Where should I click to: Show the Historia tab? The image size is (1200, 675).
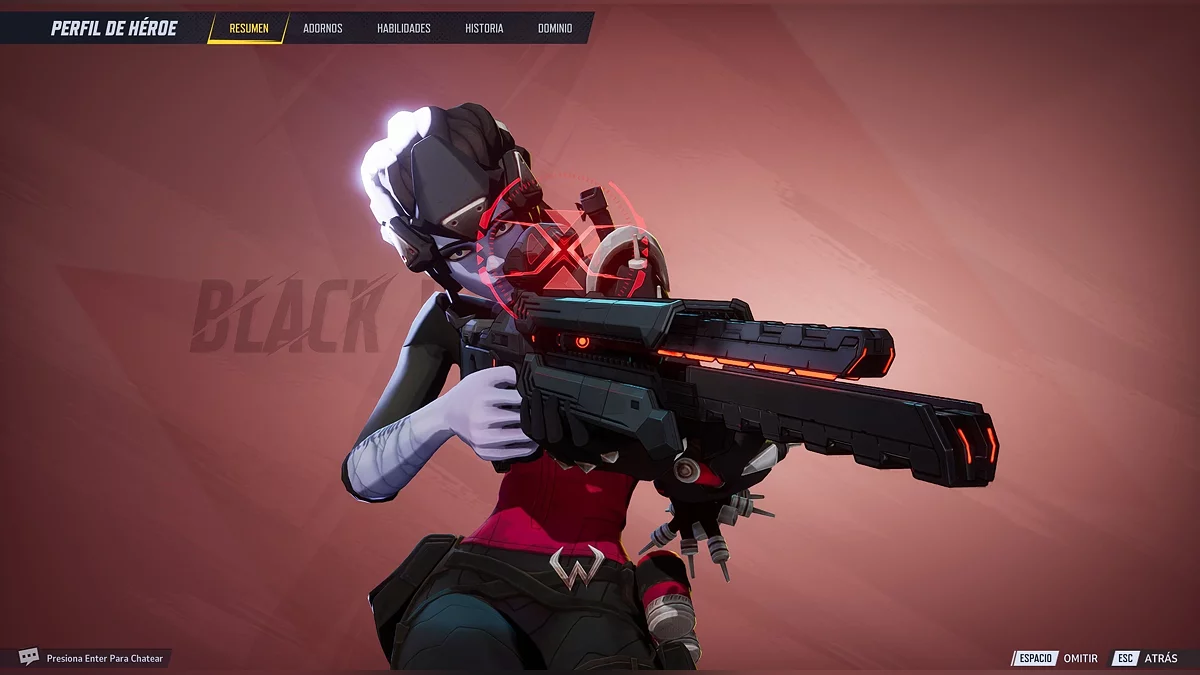point(484,28)
